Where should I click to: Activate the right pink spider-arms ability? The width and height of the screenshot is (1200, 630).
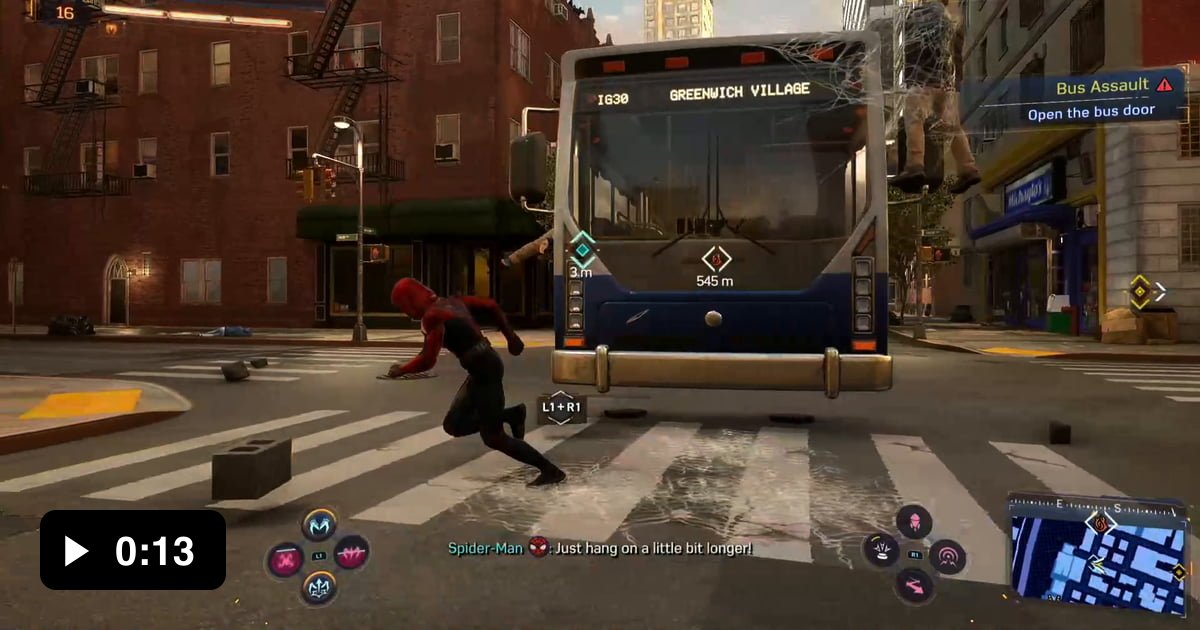[x=352, y=553]
